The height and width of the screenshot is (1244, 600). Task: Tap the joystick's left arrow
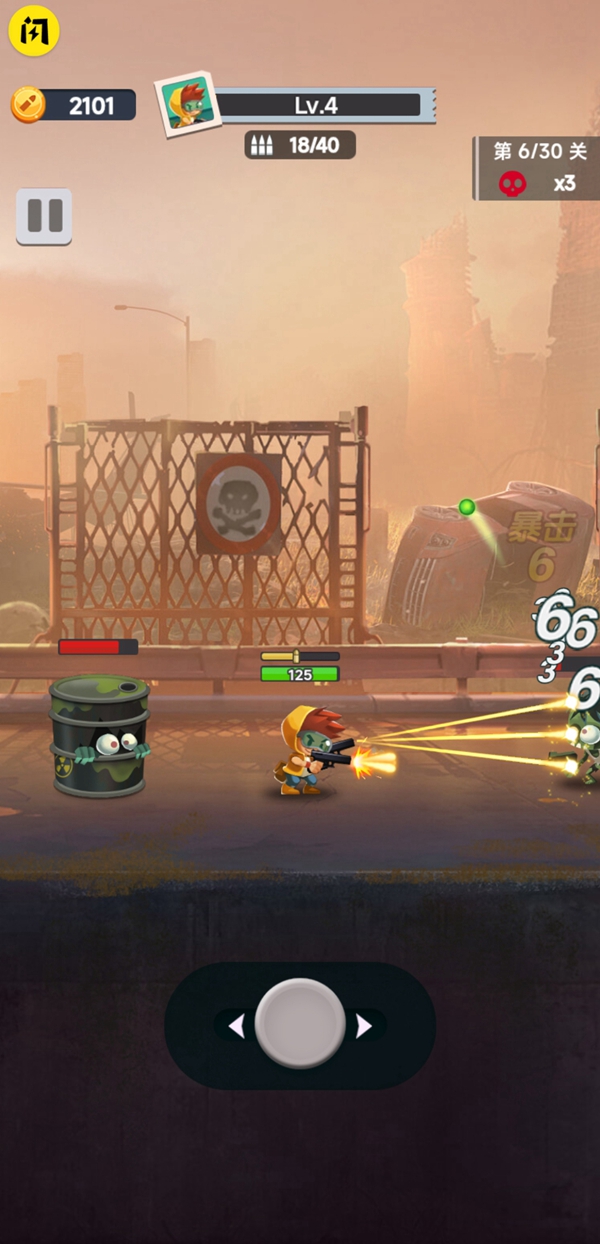click(x=237, y=1026)
